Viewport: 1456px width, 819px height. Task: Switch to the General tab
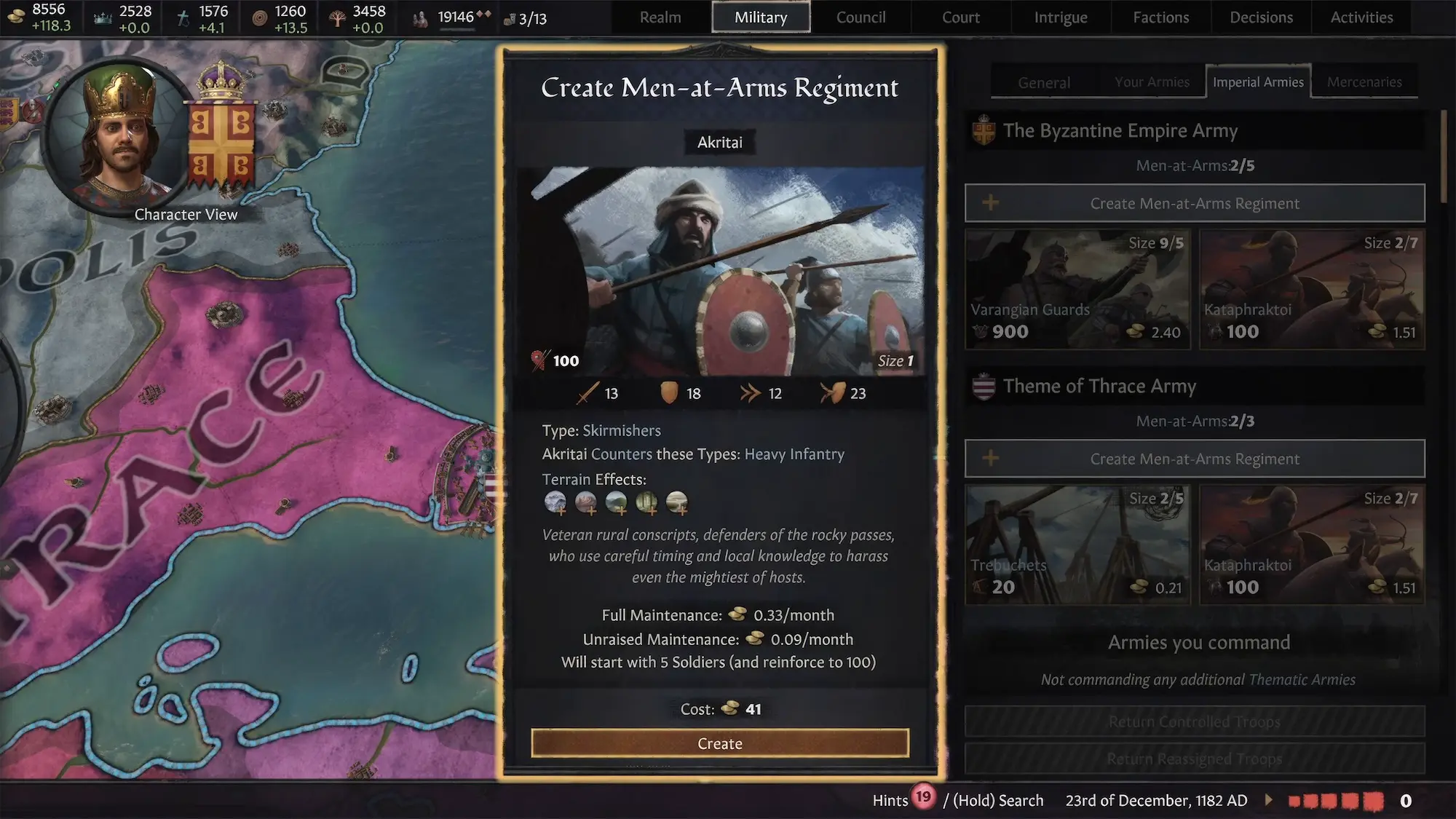pyautogui.click(x=1044, y=82)
